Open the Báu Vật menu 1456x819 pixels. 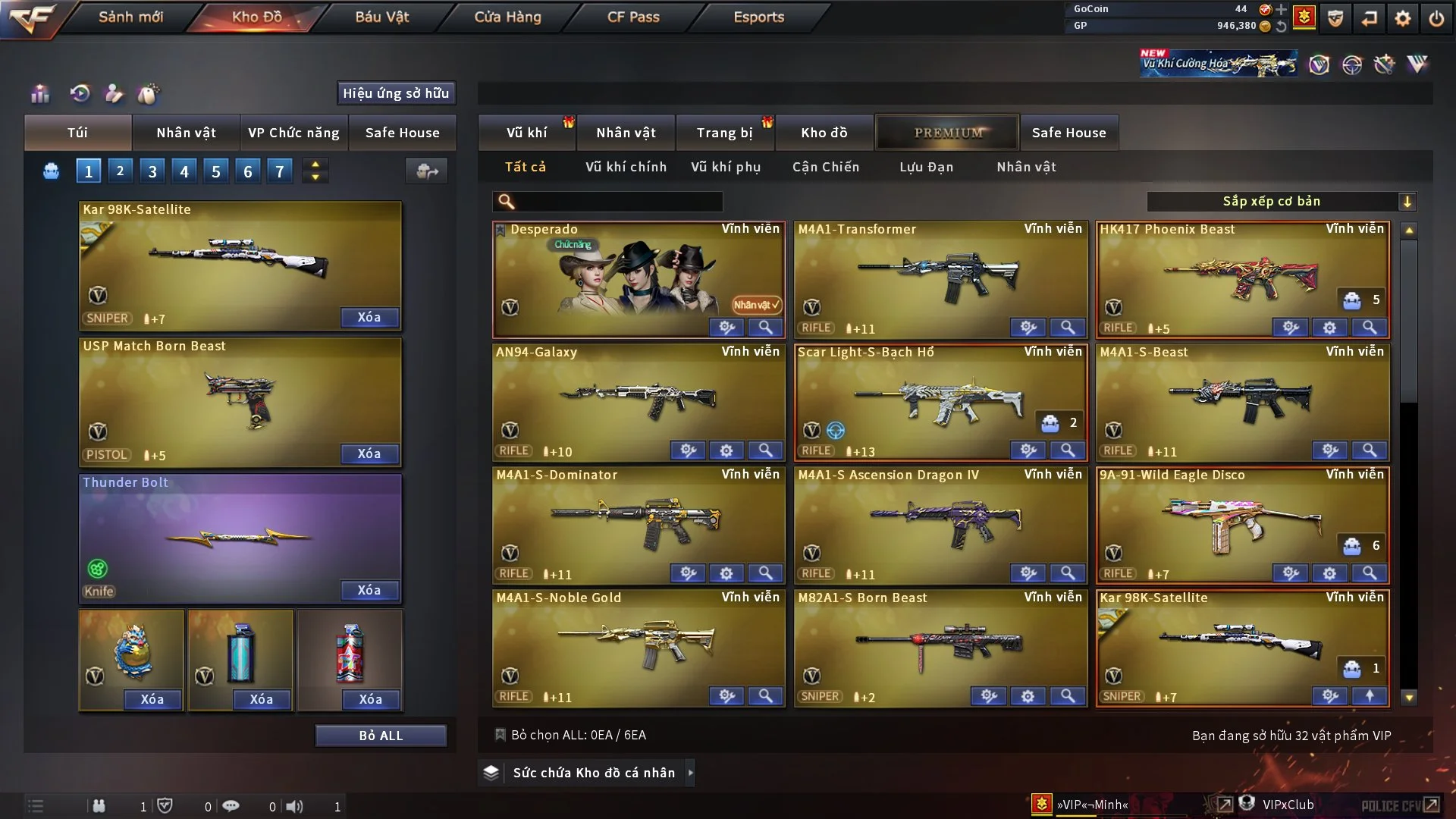pos(381,17)
